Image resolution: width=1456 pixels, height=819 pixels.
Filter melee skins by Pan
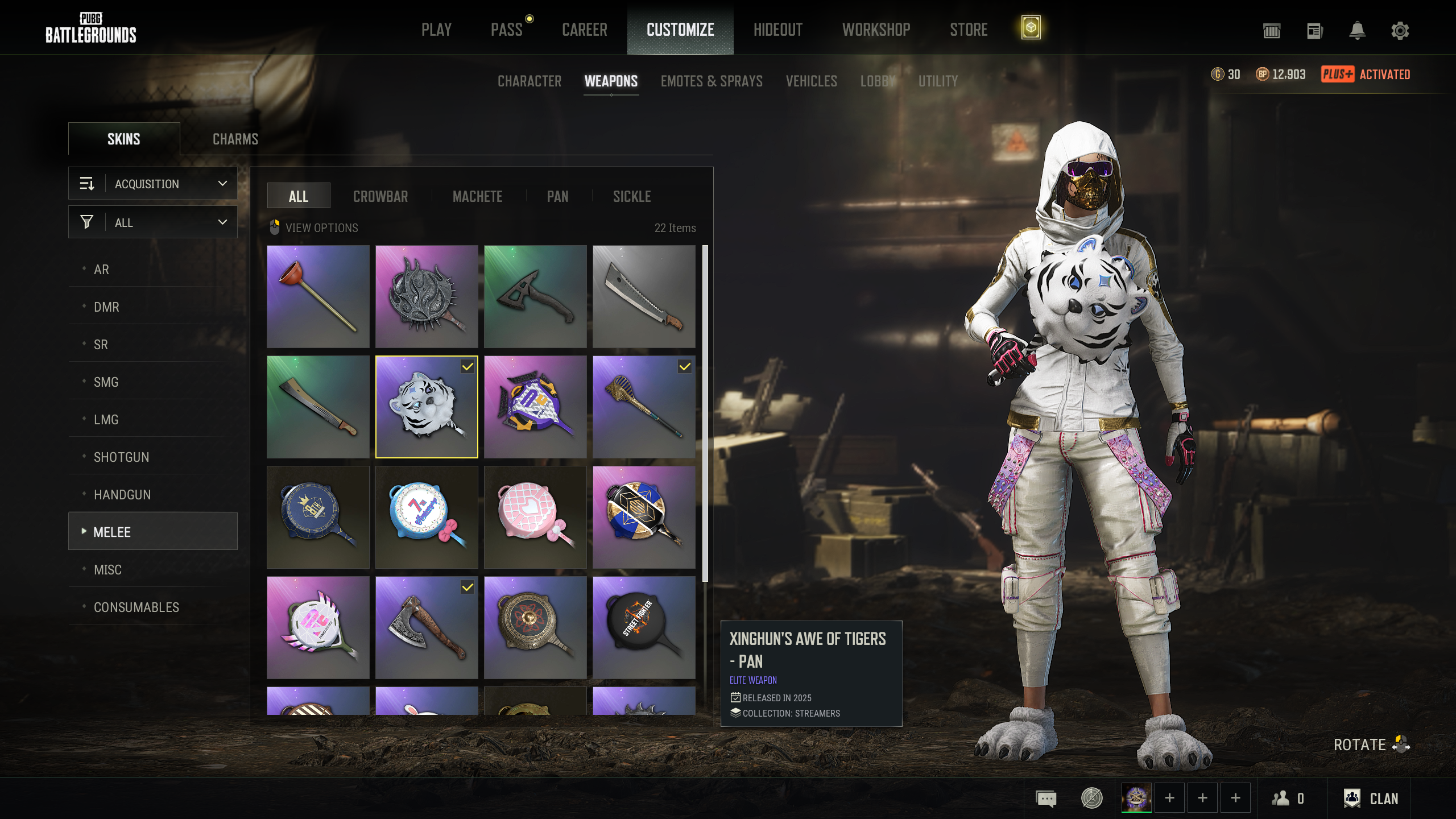557,197
